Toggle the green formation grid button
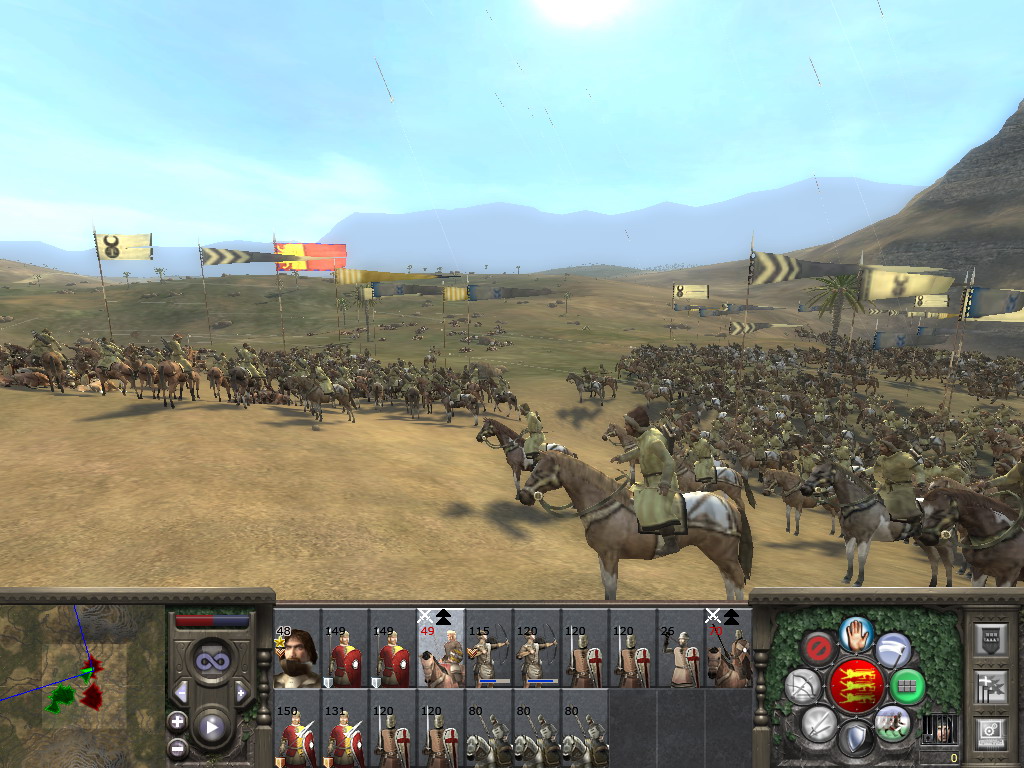This screenshot has height=768, width=1024. tap(907, 686)
